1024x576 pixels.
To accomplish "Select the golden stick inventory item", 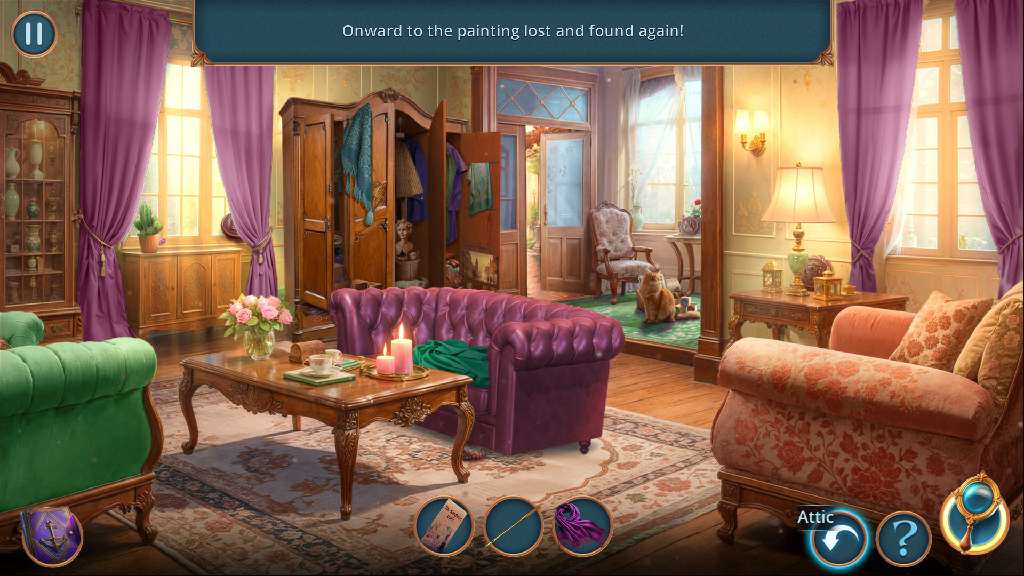I will point(514,526).
